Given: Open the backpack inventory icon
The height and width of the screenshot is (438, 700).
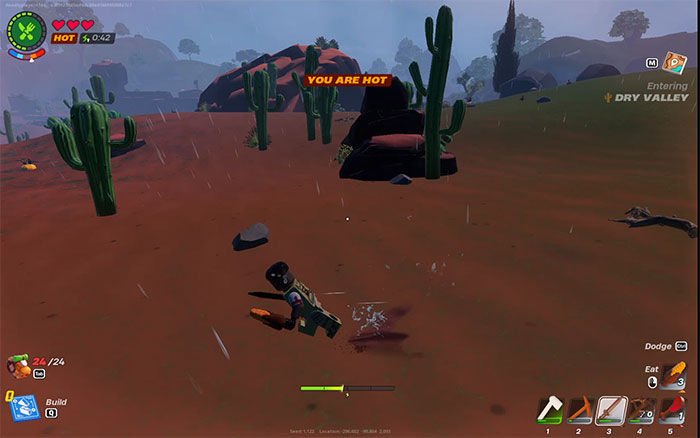Looking at the screenshot, I should click(x=18, y=364).
